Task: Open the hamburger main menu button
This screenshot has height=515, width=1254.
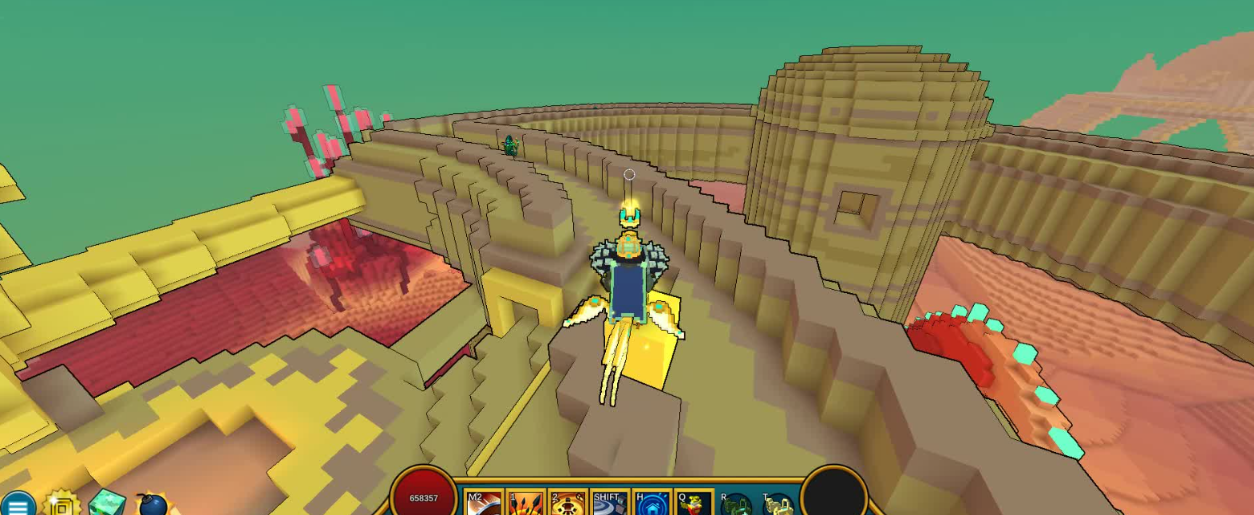Action: (17, 504)
